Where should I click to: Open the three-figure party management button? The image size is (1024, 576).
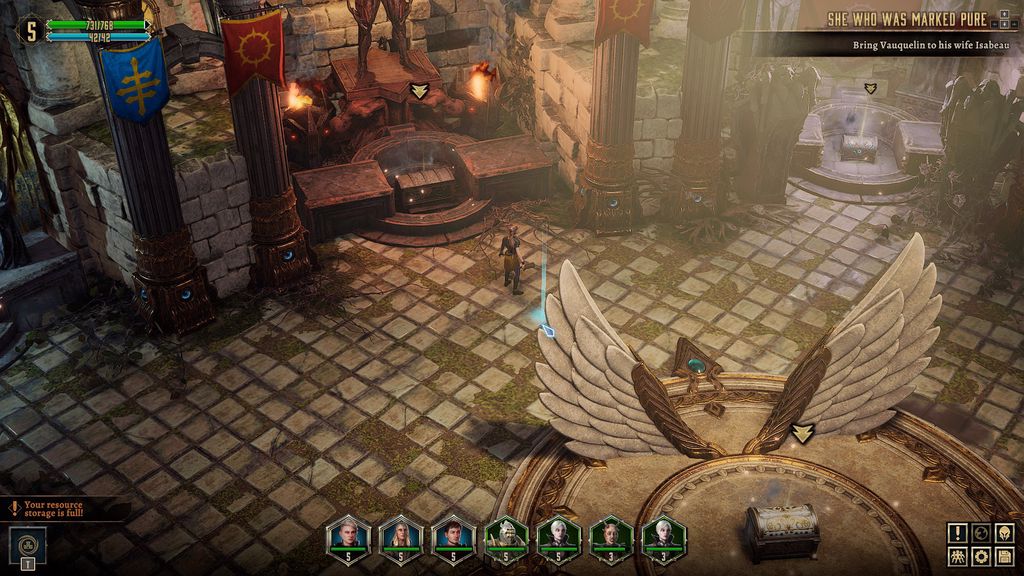point(958,556)
